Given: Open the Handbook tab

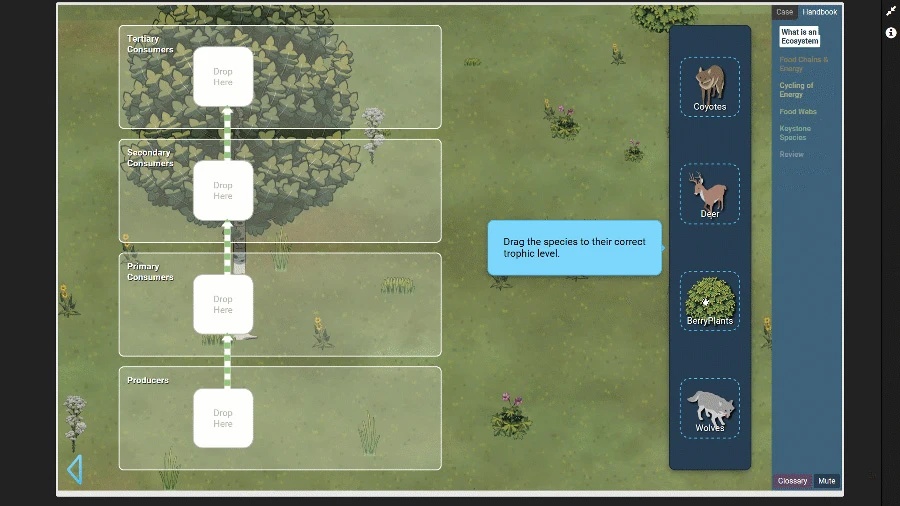Looking at the screenshot, I should click(820, 12).
